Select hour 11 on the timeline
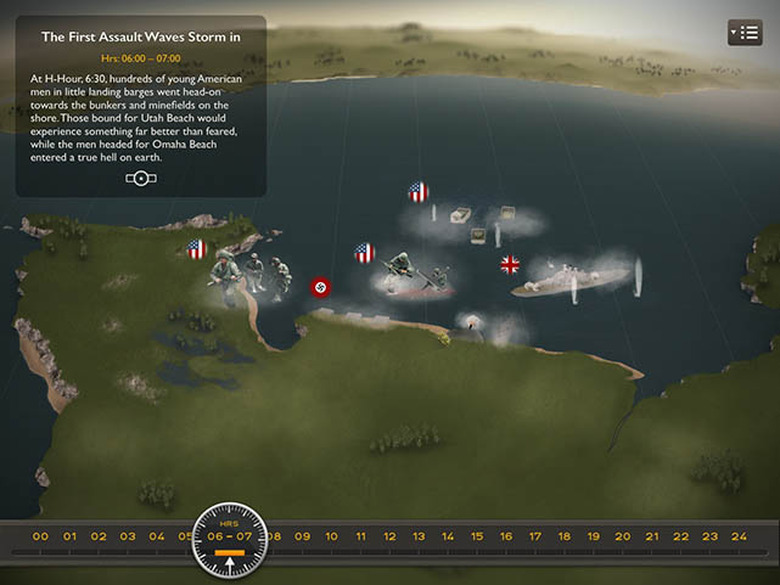This screenshot has height=585, width=780. (x=361, y=537)
